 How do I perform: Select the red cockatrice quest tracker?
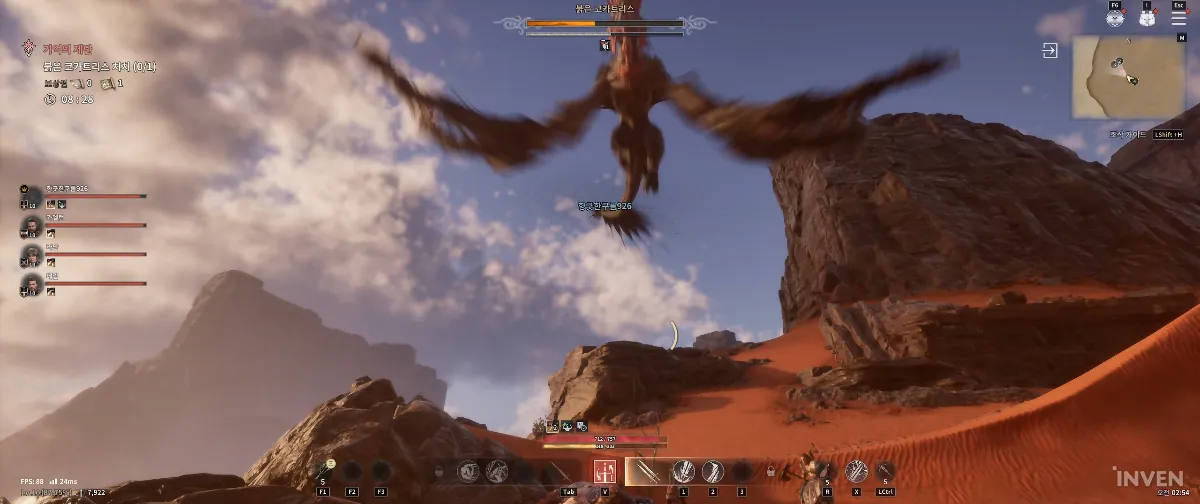pos(98,66)
